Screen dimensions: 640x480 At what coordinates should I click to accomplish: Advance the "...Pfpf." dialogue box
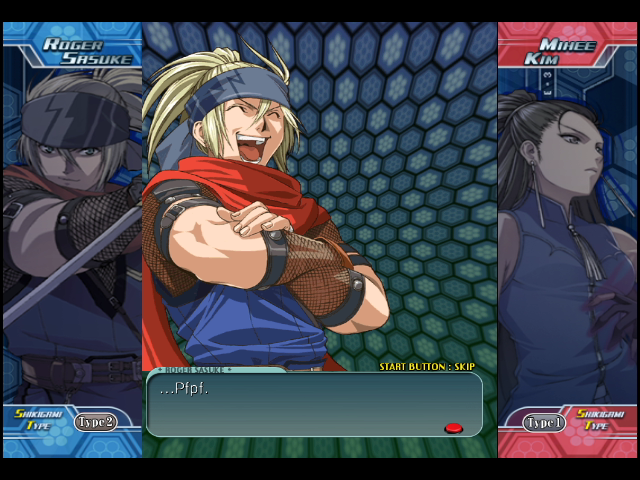[314, 405]
